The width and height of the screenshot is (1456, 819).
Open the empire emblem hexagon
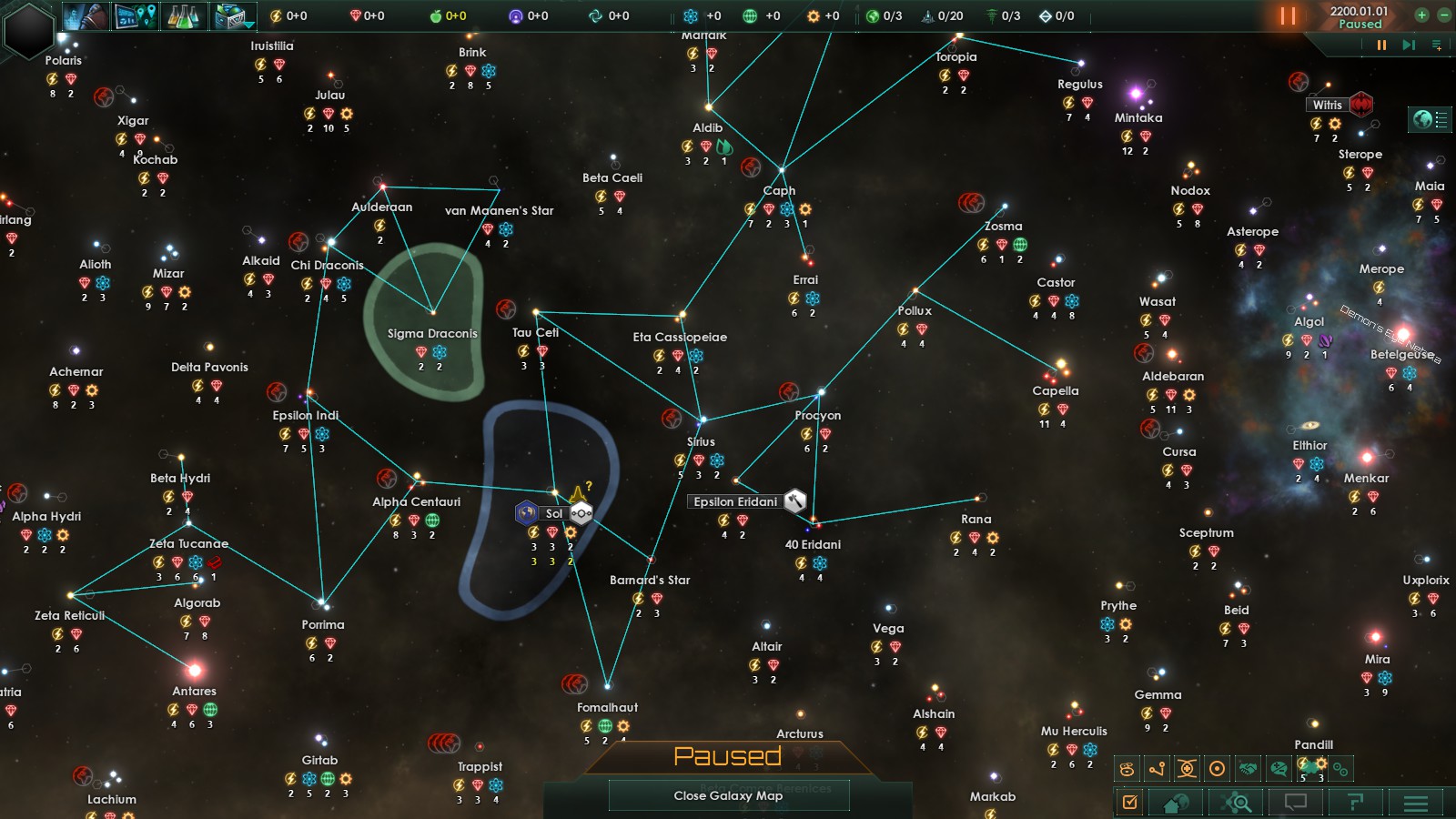click(29, 29)
